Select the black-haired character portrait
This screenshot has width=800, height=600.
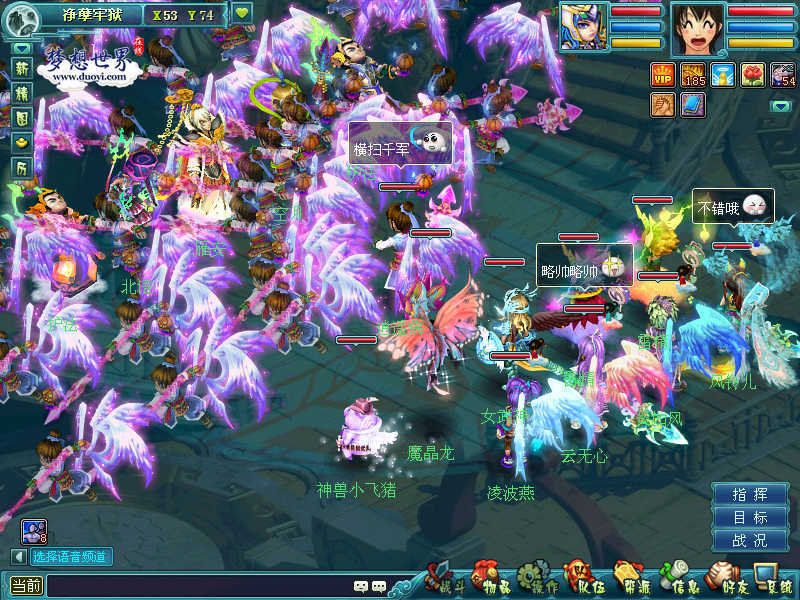pyautogui.click(x=697, y=25)
